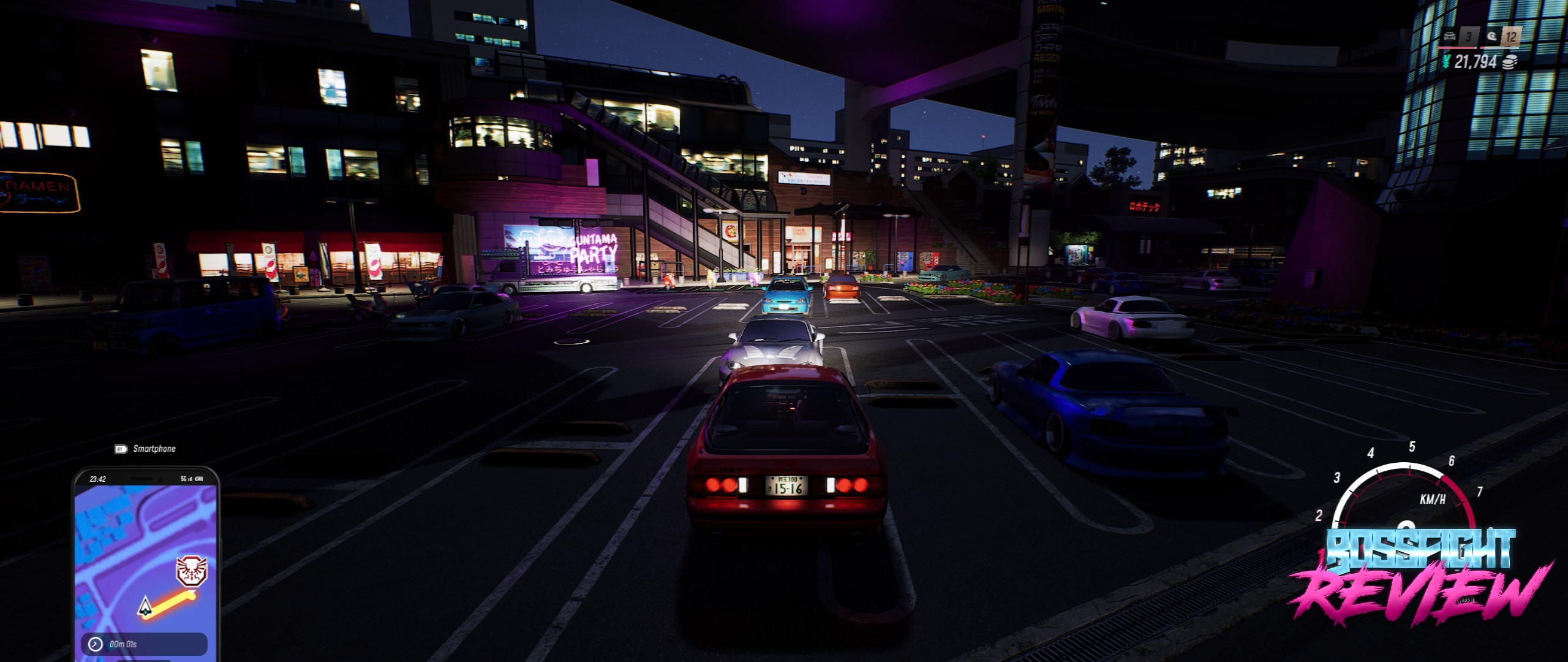
Task: Select the red winged skull map marker
Action: coord(192,571)
